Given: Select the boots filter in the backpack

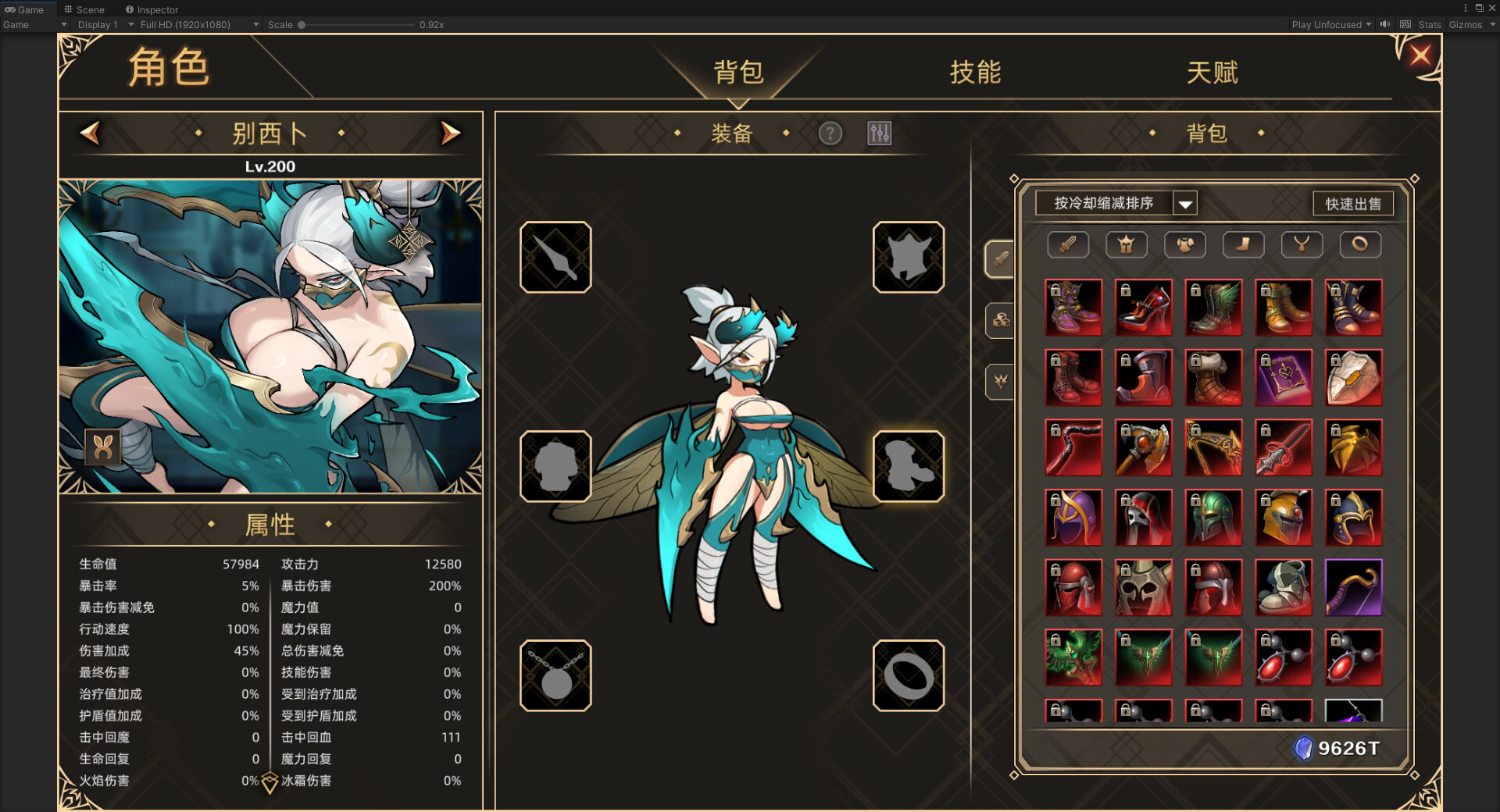Looking at the screenshot, I should pos(1243,244).
